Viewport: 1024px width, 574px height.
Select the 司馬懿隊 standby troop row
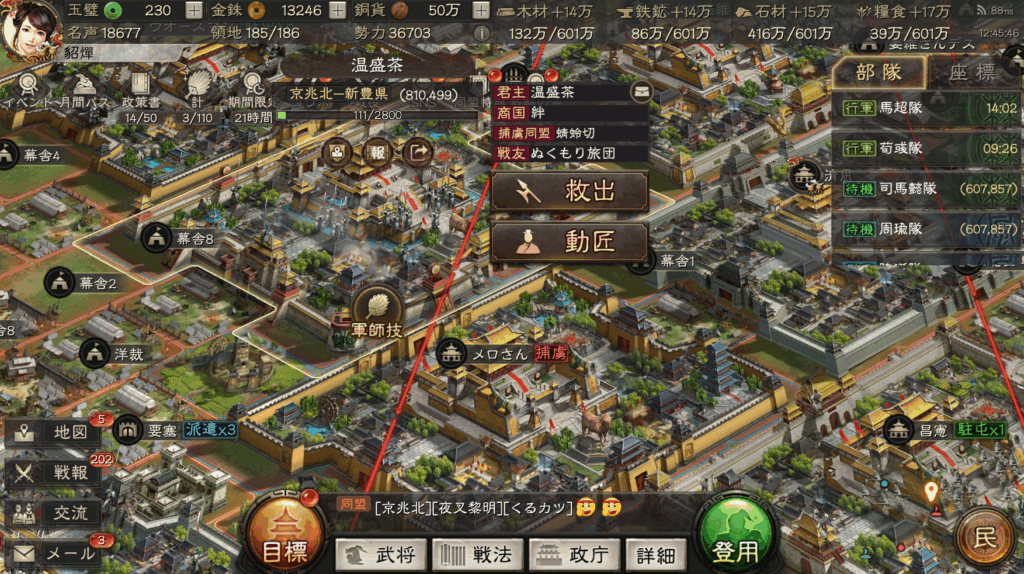click(927, 189)
